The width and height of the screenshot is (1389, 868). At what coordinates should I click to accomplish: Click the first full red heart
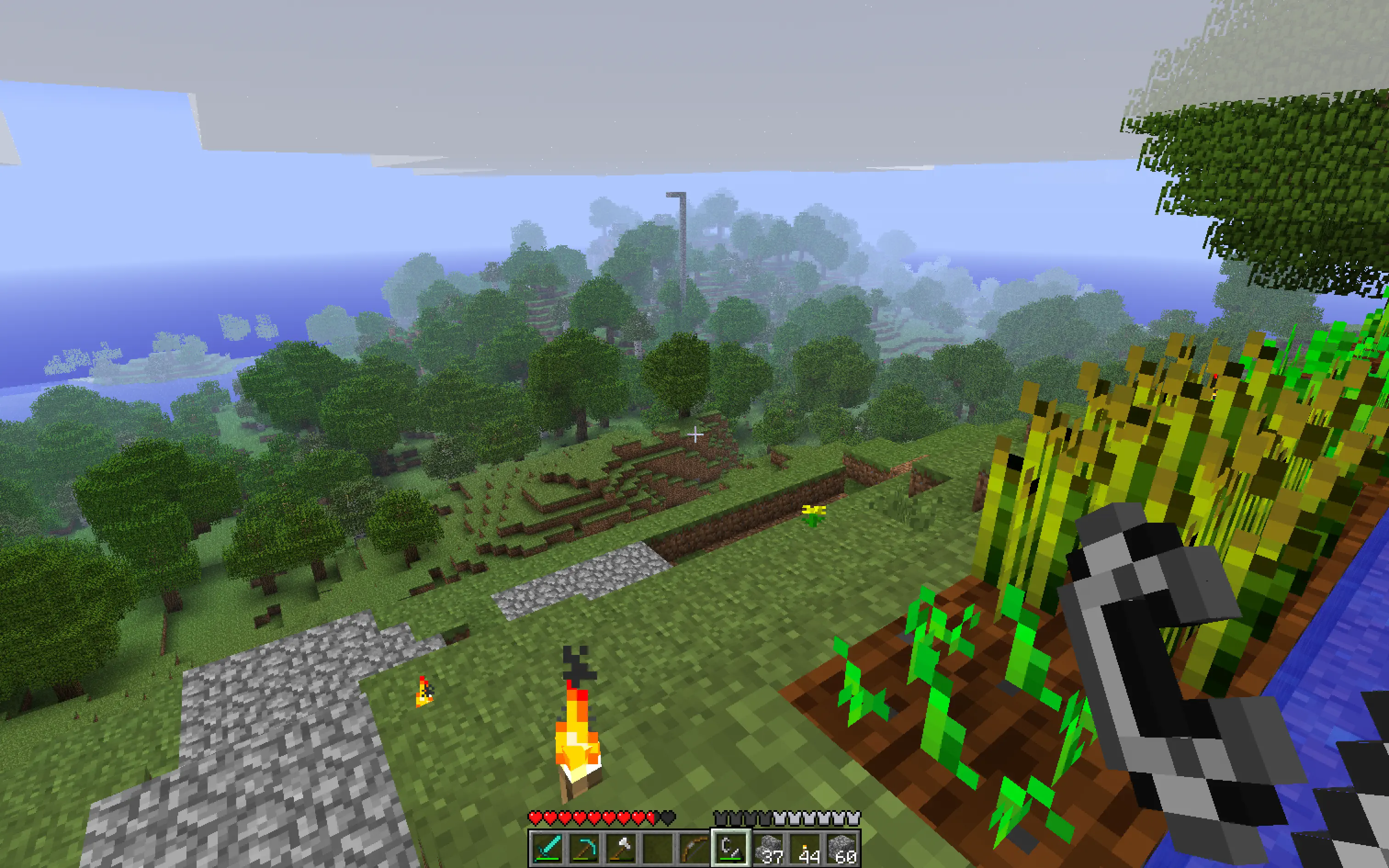[x=535, y=817]
